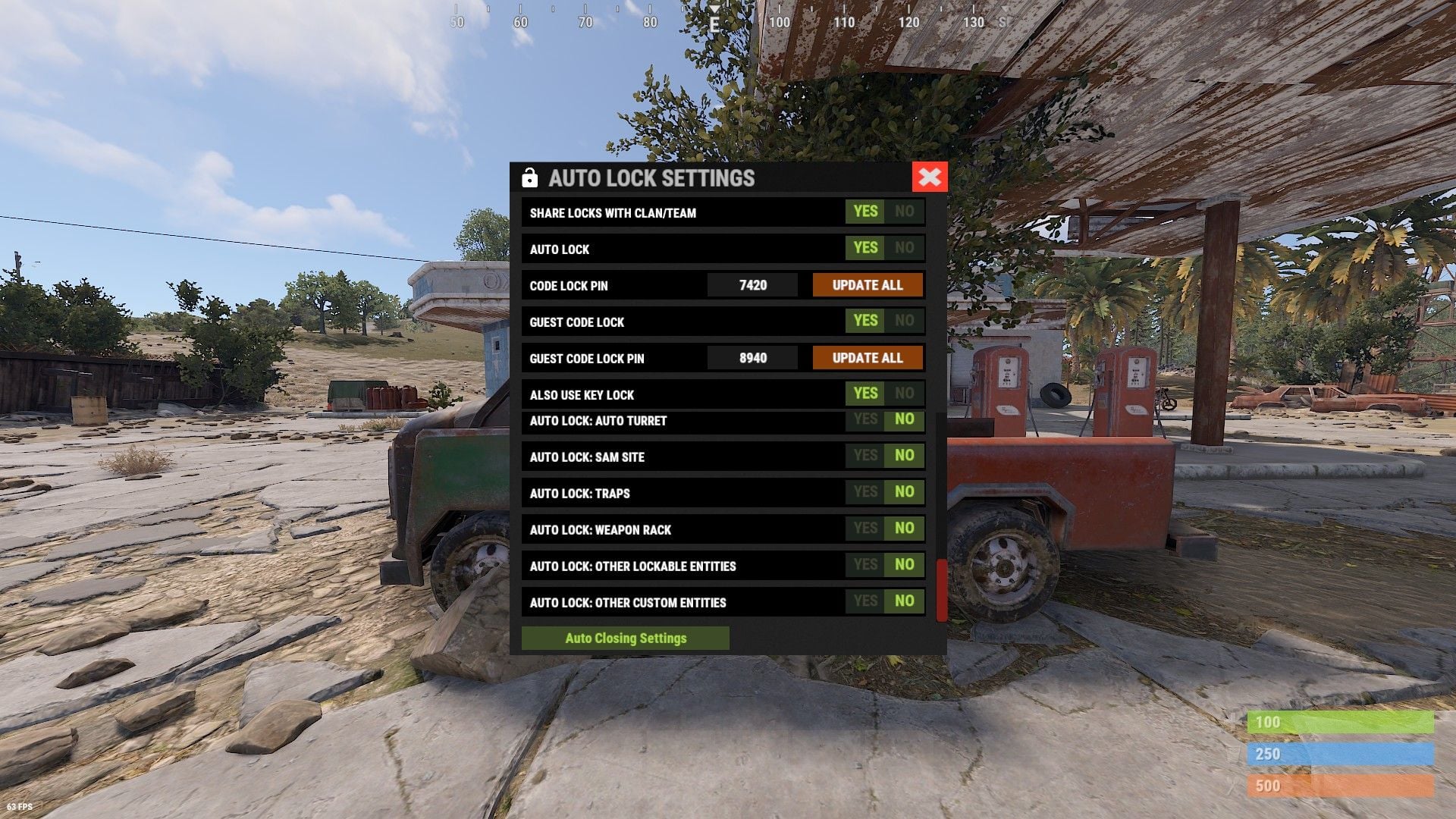Switch Also Use Key Lock to NO
The image size is (1456, 819).
[x=904, y=394]
